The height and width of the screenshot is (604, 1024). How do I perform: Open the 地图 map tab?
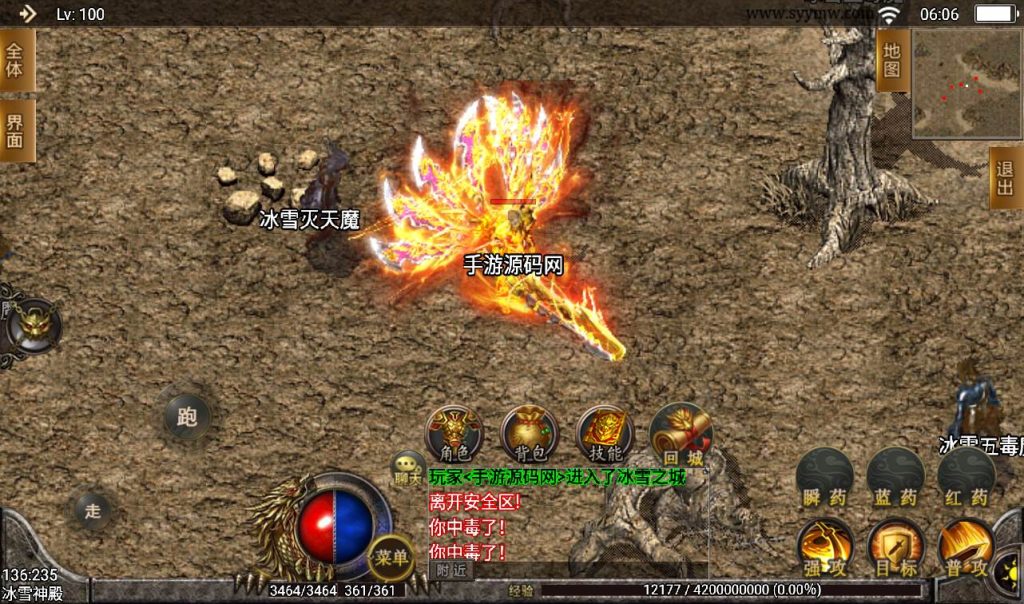(x=892, y=60)
